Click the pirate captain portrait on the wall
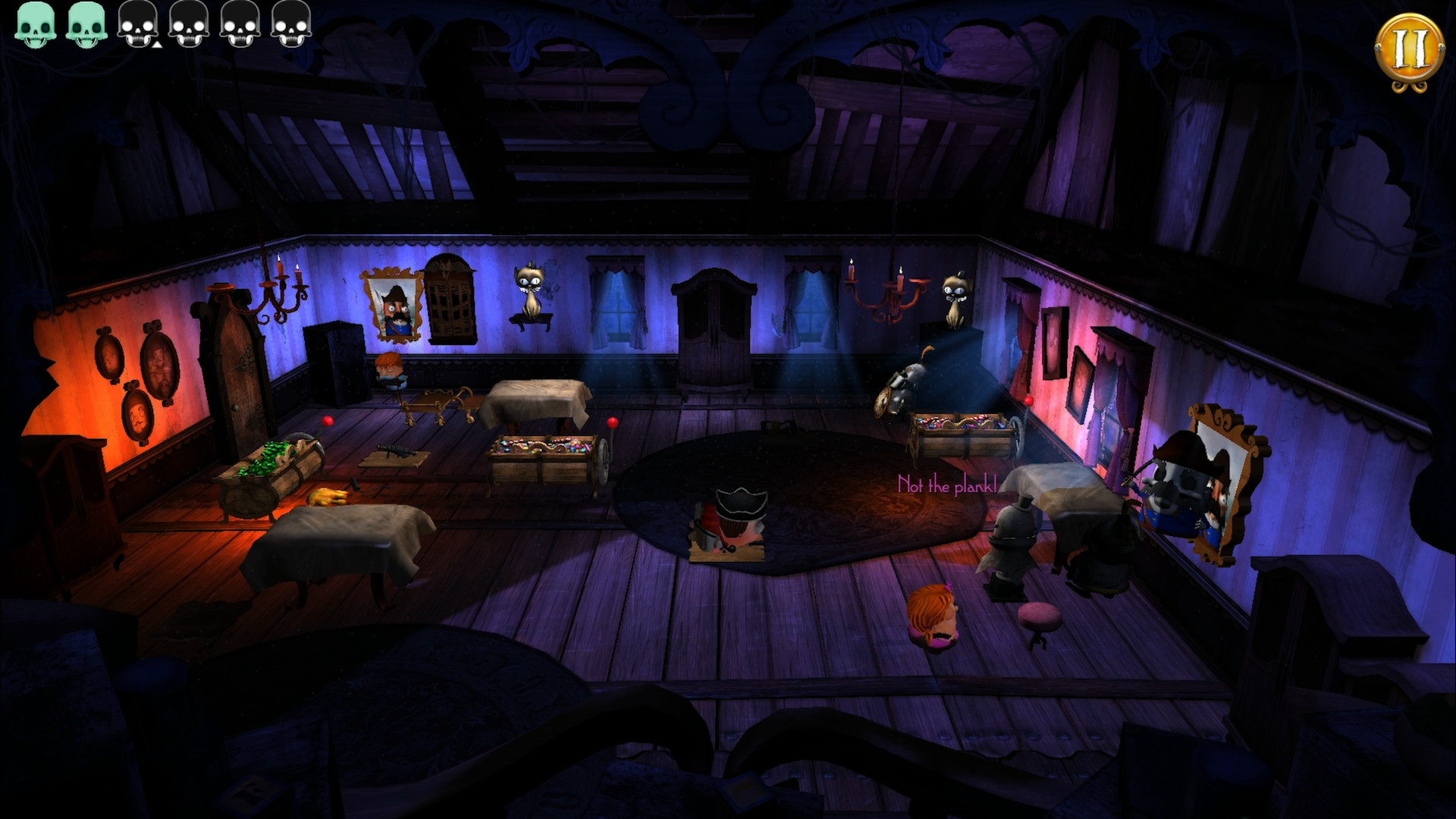This screenshot has height=819, width=1456. [392, 305]
